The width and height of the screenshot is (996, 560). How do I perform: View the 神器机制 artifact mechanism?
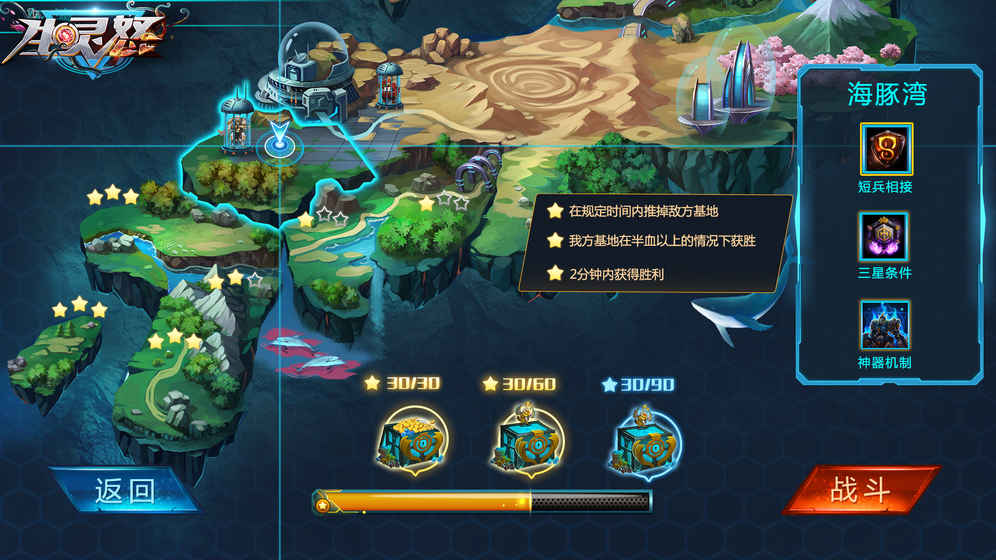click(885, 326)
